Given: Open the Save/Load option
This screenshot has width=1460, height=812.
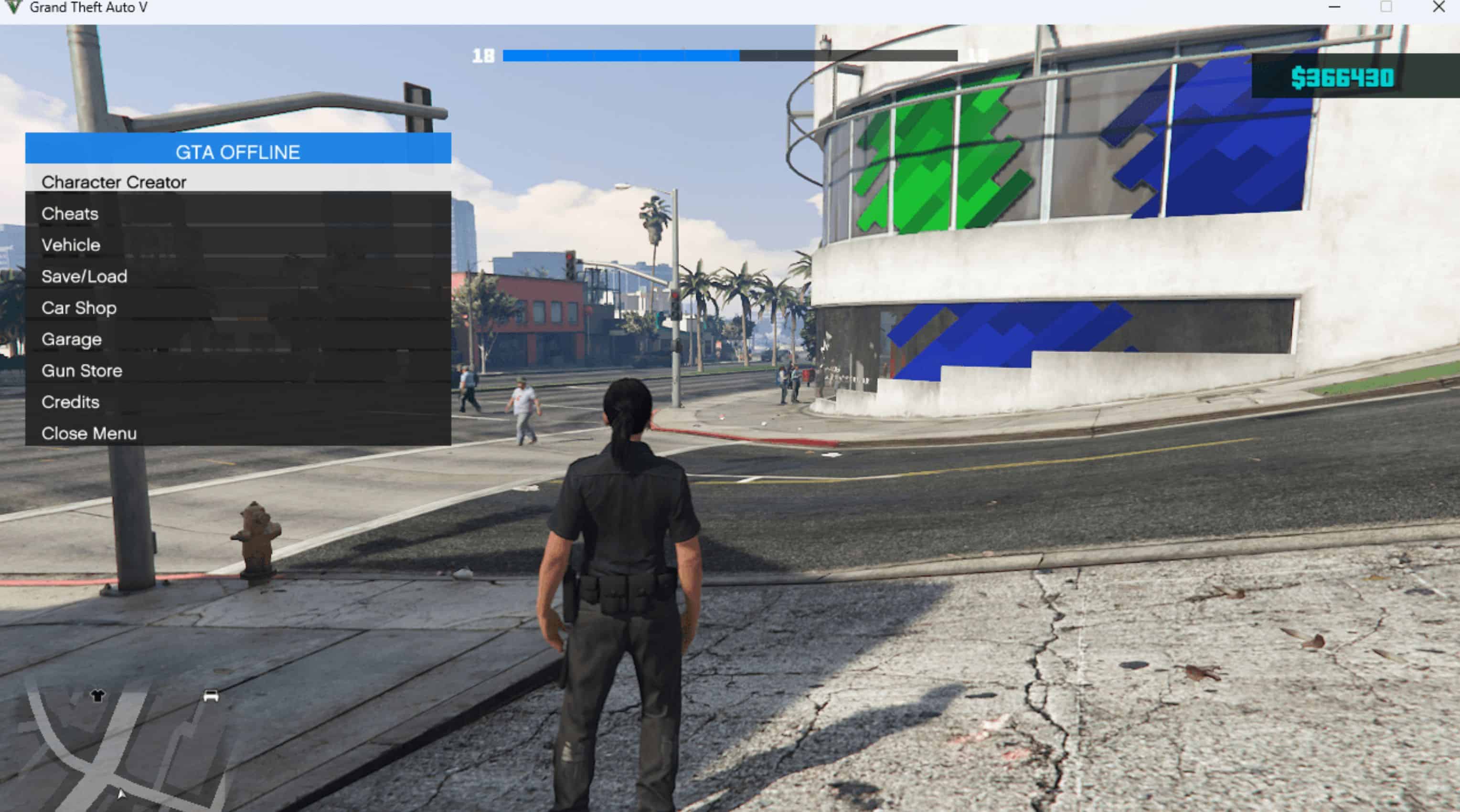Looking at the screenshot, I should (x=84, y=276).
